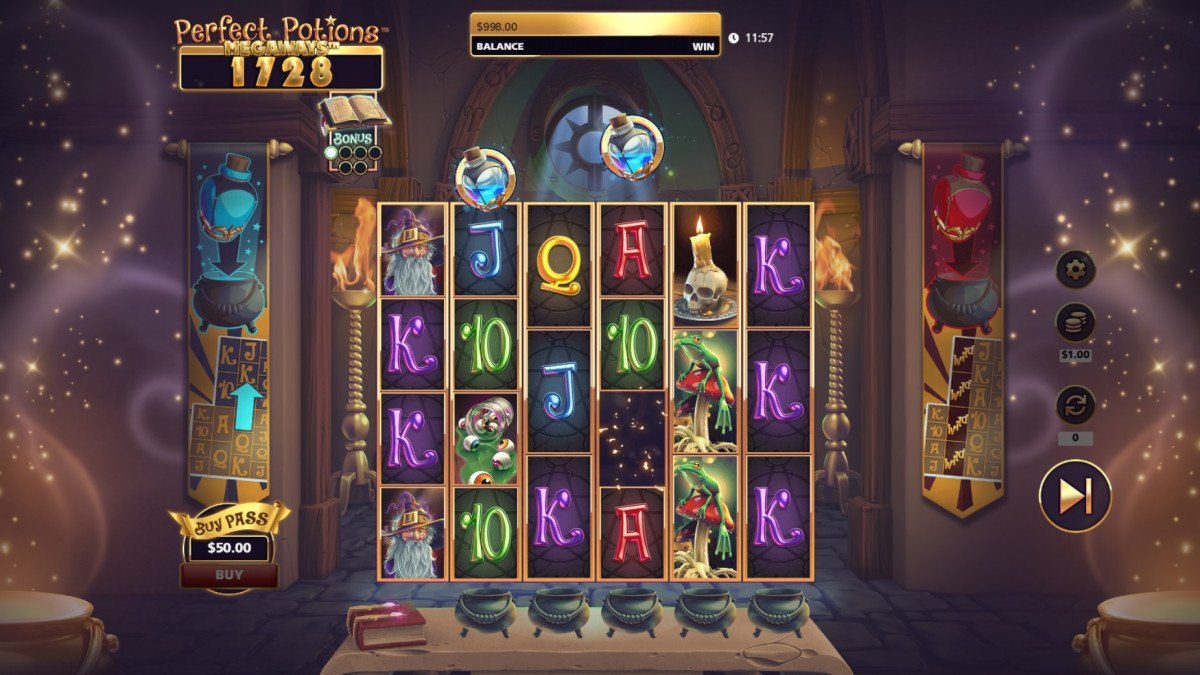The height and width of the screenshot is (675, 1200).
Task: Open the gear settings menu
Action: [1076, 269]
